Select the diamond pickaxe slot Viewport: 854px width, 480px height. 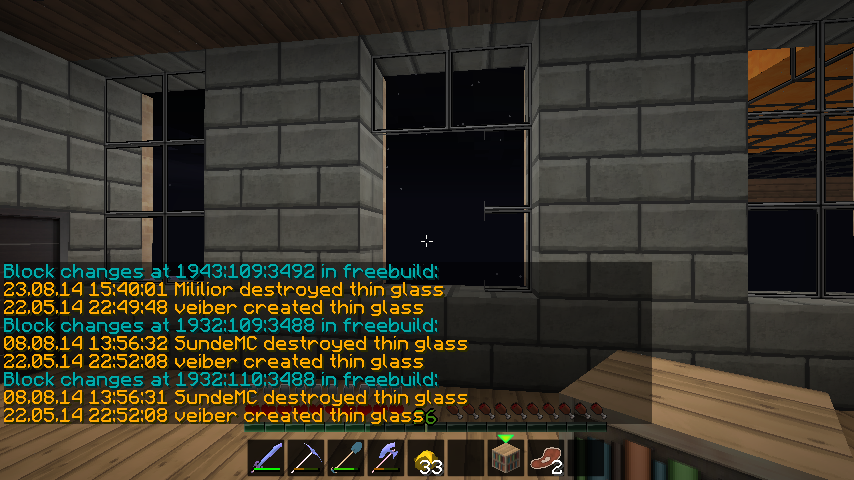click(x=307, y=458)
